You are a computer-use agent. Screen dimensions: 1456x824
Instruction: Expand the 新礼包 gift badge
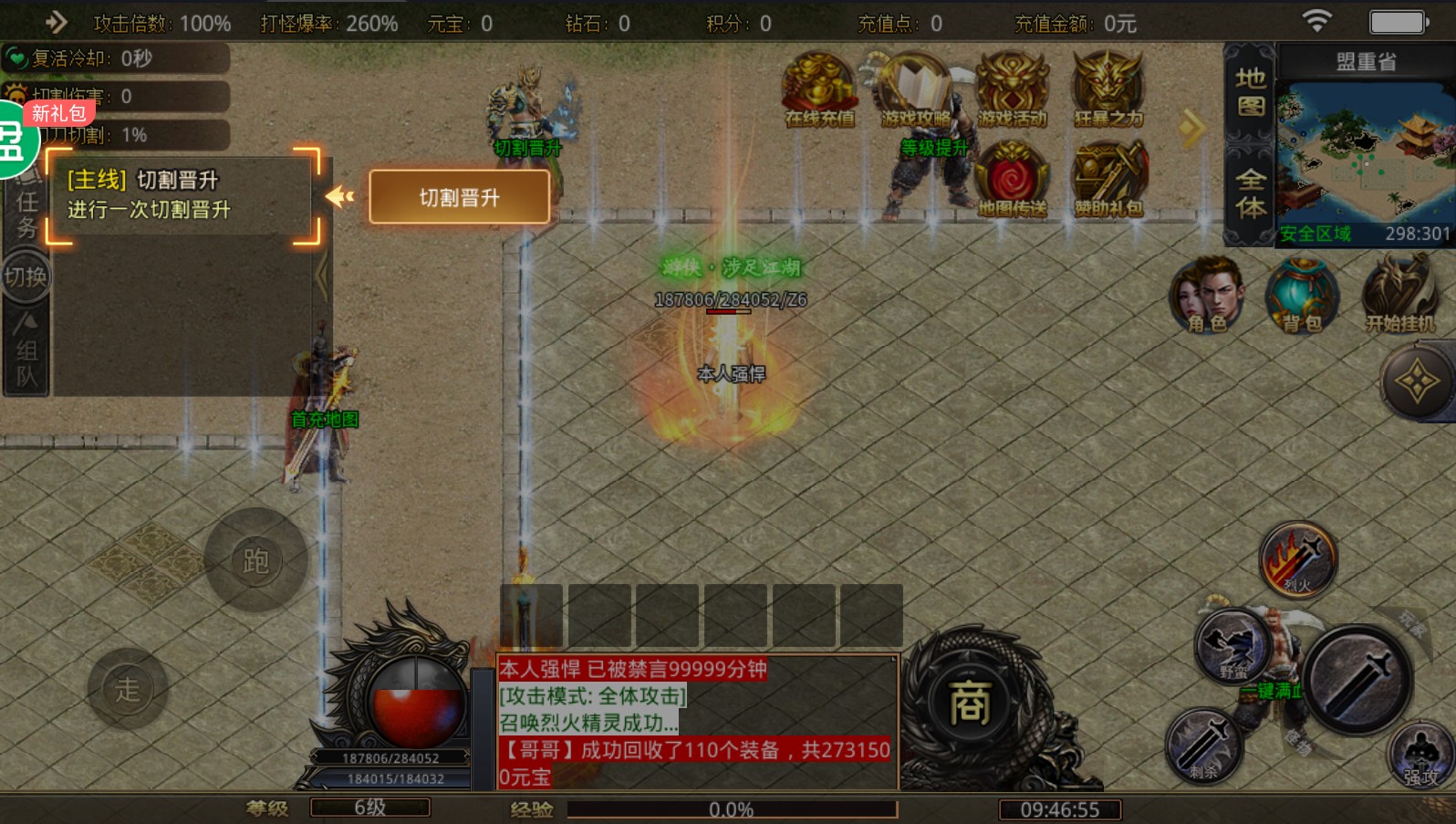click(57, 113)
